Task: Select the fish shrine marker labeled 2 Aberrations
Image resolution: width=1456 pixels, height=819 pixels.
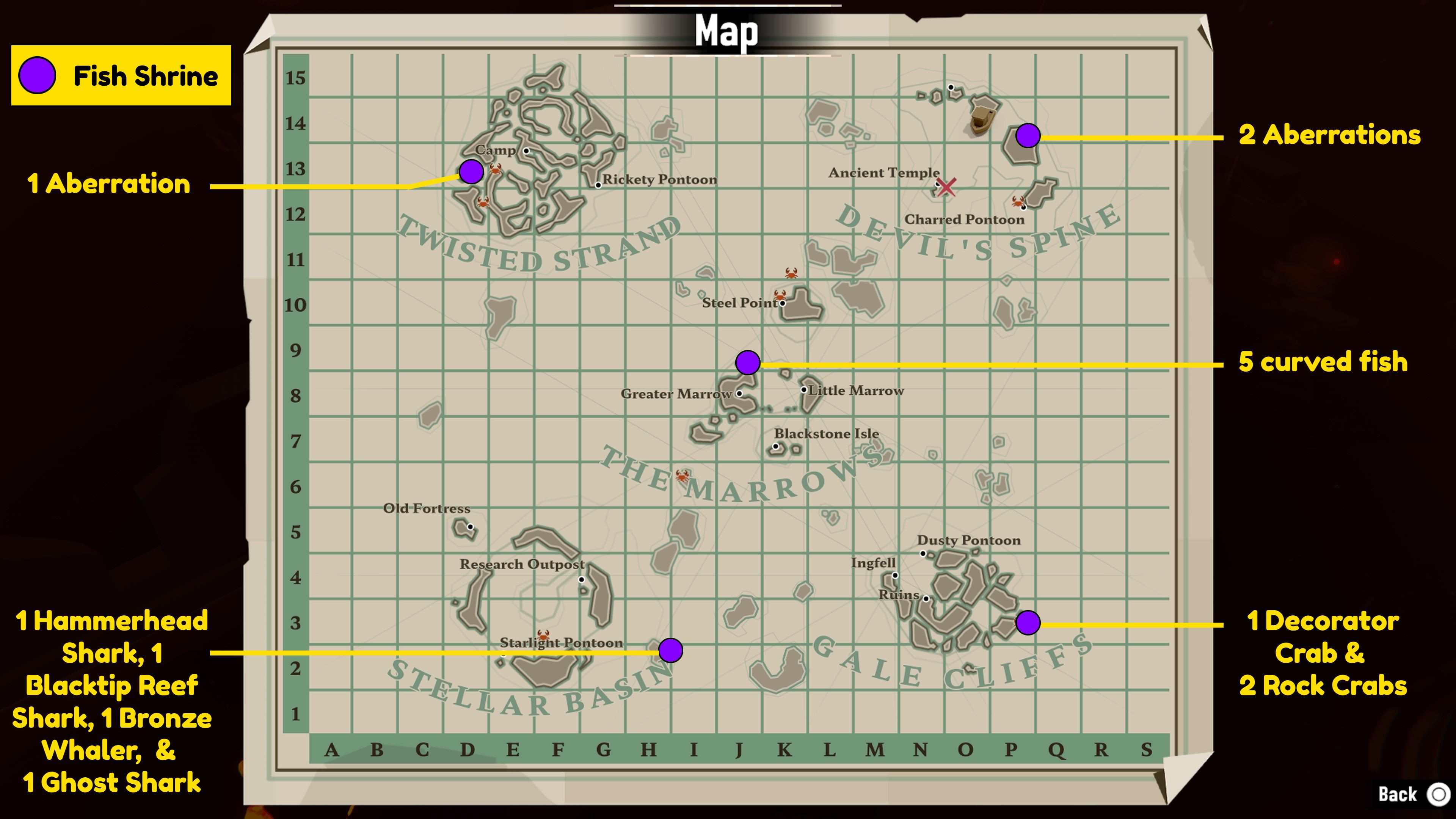Action: coord(1028,136)
